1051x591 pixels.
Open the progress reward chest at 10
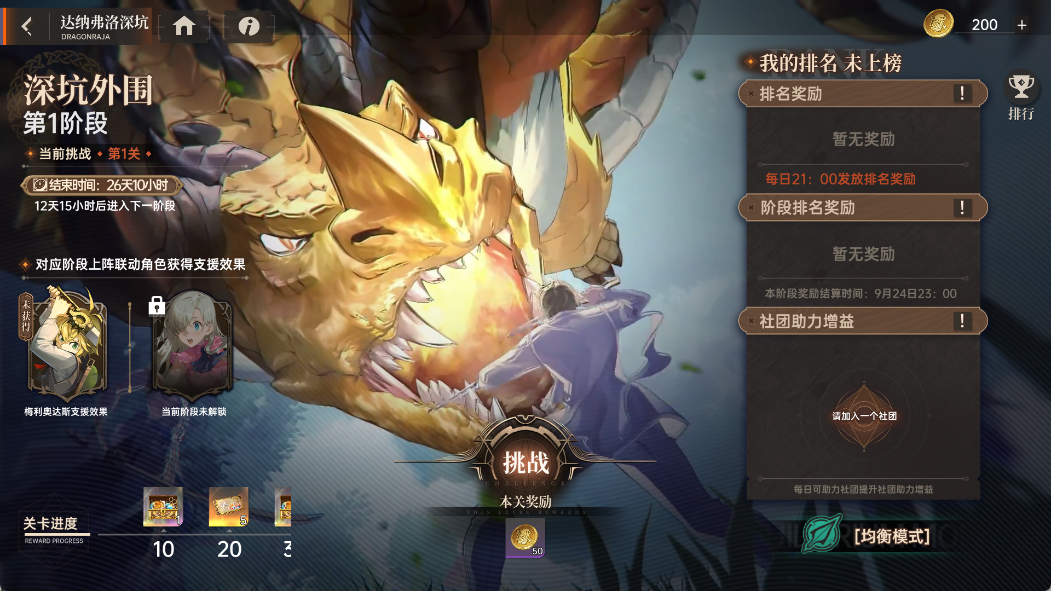coord(163,507)
